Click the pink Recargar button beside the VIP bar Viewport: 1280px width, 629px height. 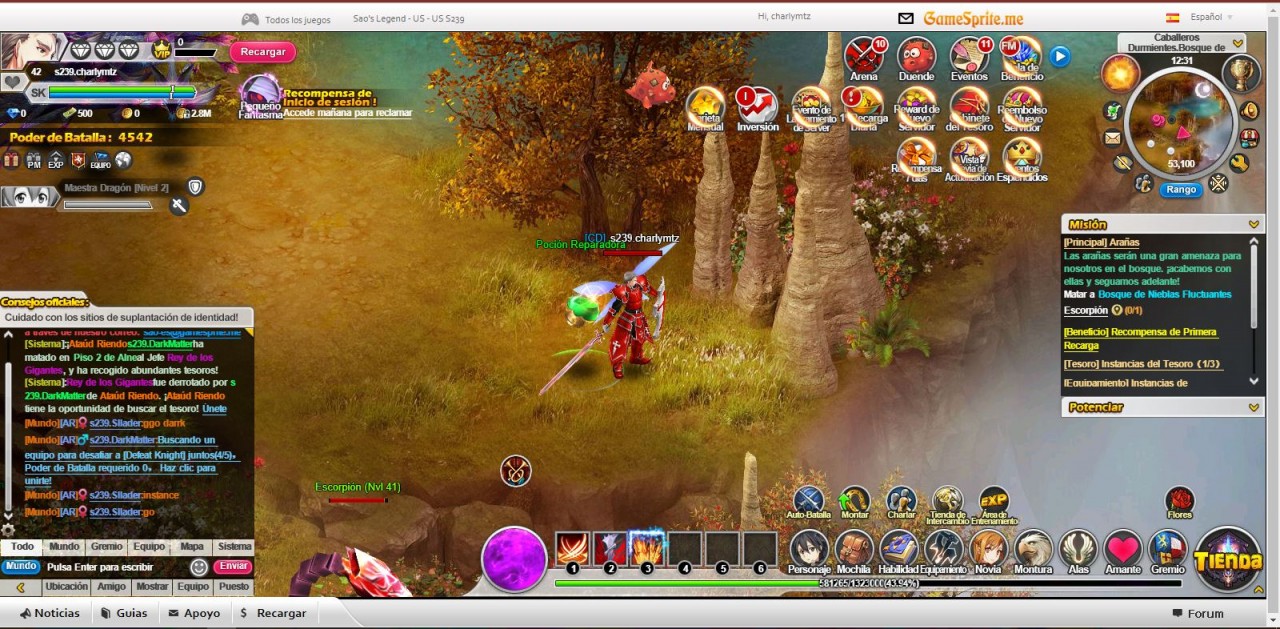[263, 52]
